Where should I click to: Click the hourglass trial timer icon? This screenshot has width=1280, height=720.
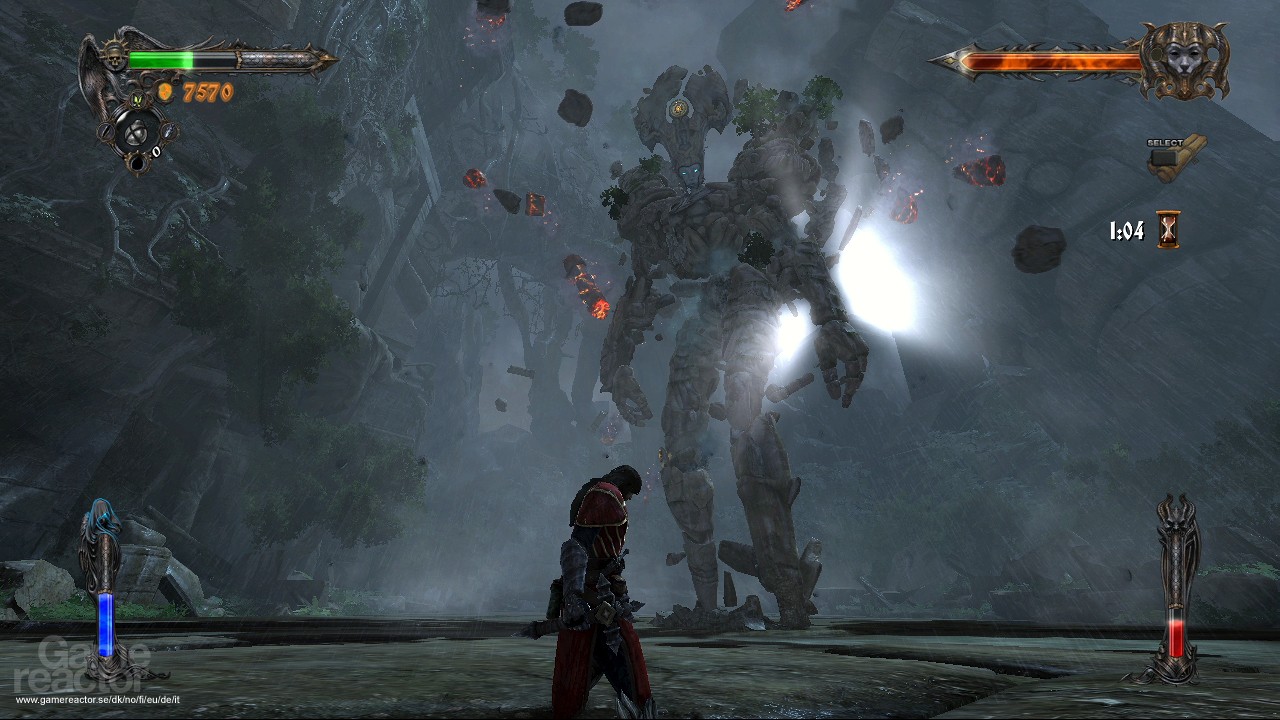tap(1168, 231)
